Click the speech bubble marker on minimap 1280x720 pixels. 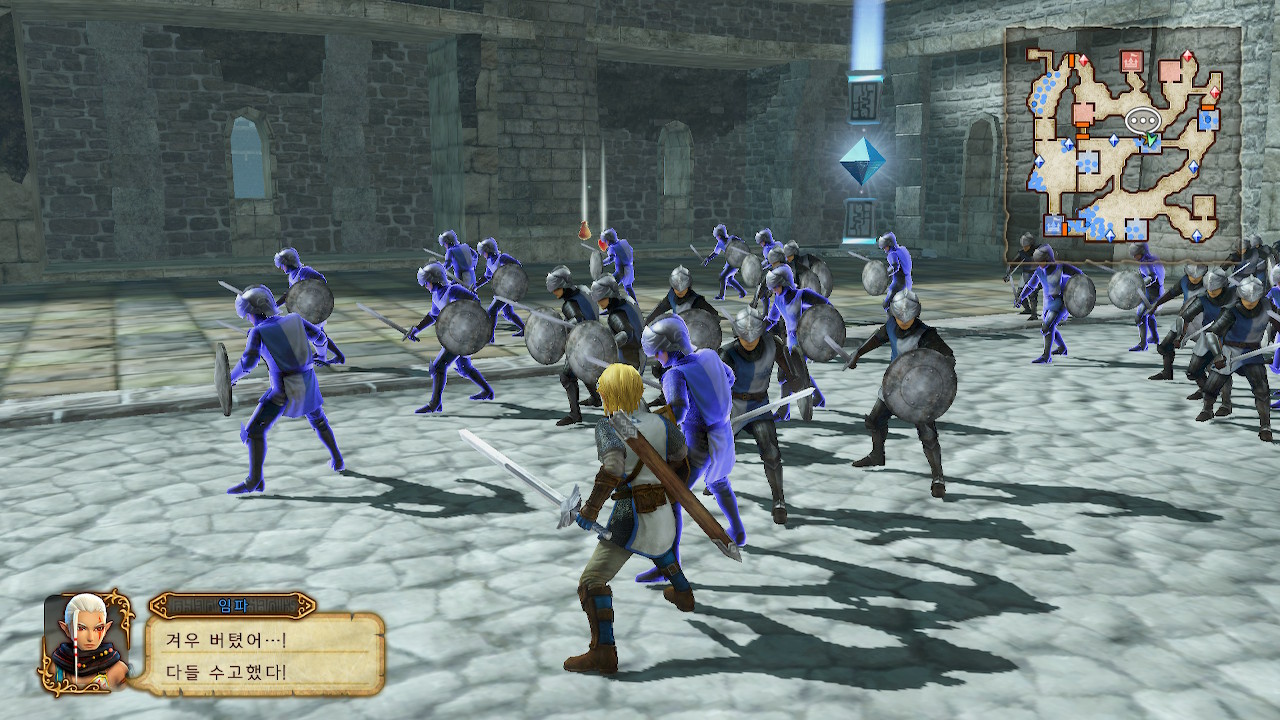click(1141, 120)
